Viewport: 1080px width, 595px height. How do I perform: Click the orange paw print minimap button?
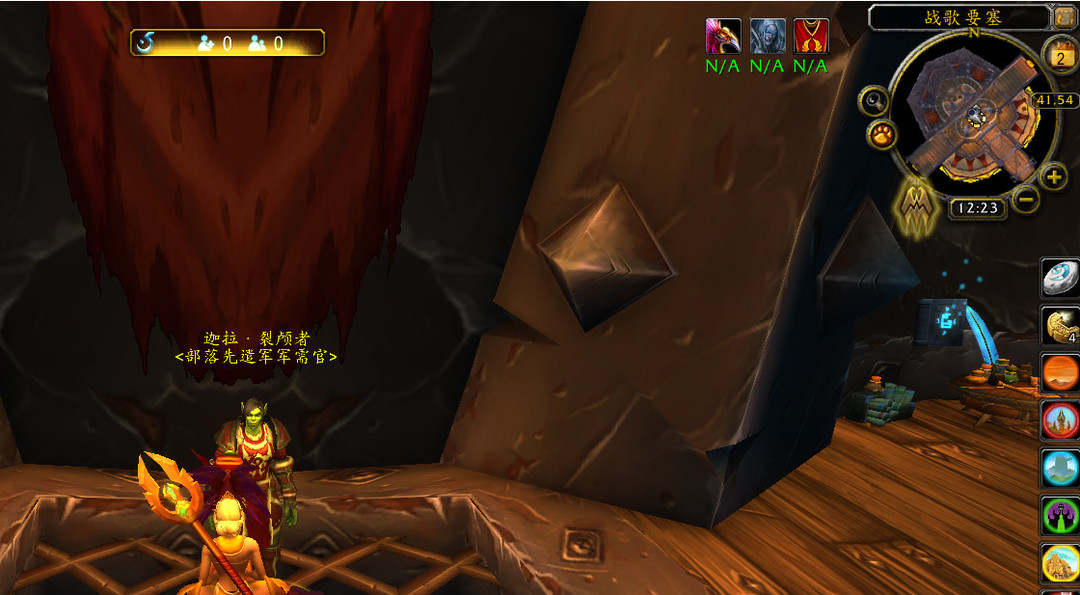[881, 134]
